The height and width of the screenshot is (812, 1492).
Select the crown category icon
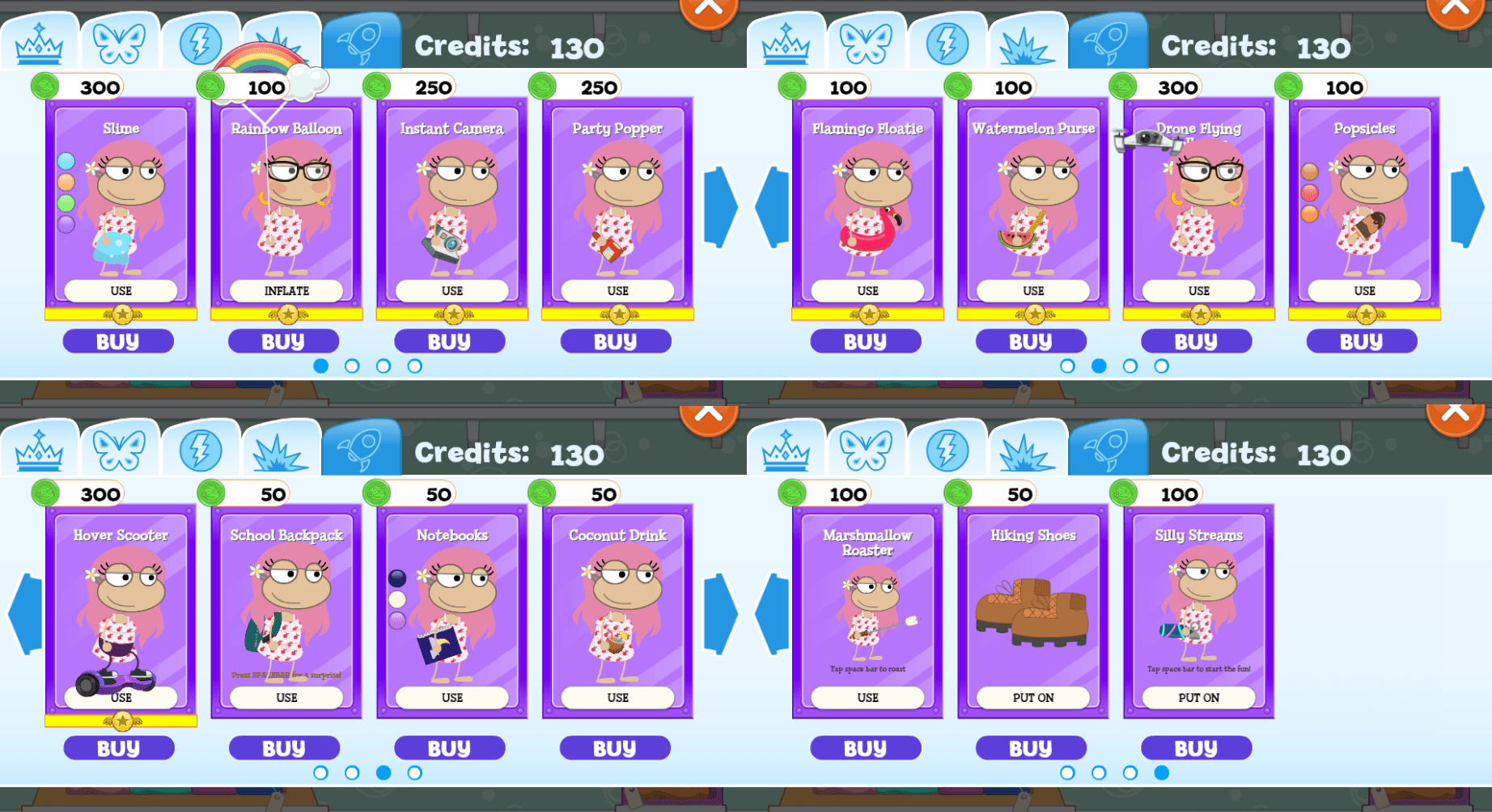40,40
